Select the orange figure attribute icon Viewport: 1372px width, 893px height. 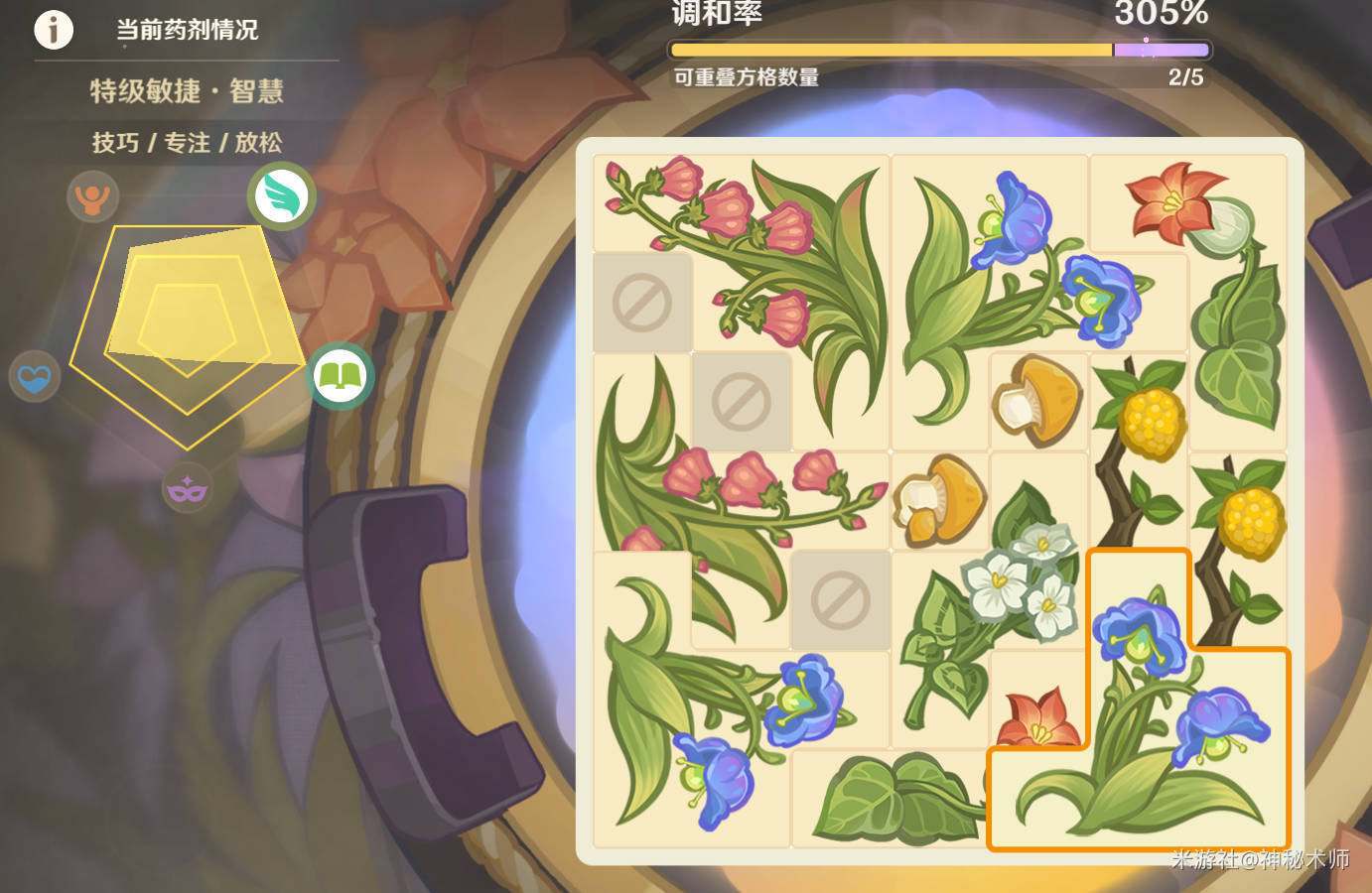point(92,196)
